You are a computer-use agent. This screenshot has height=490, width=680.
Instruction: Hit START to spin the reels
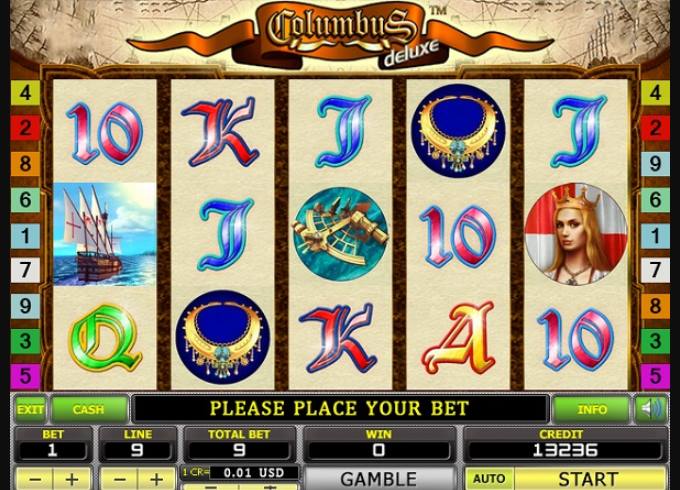[590, 479]
